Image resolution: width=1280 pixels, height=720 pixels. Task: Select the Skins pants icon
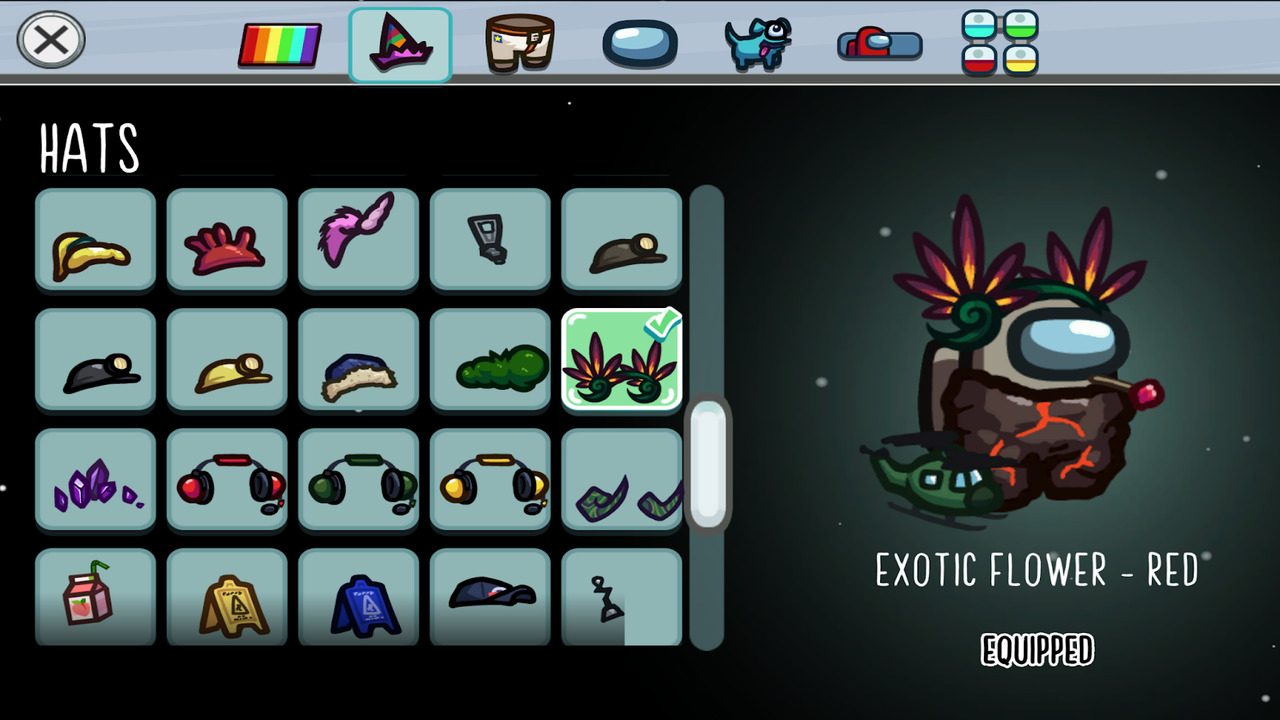click(x=518, y=43)
